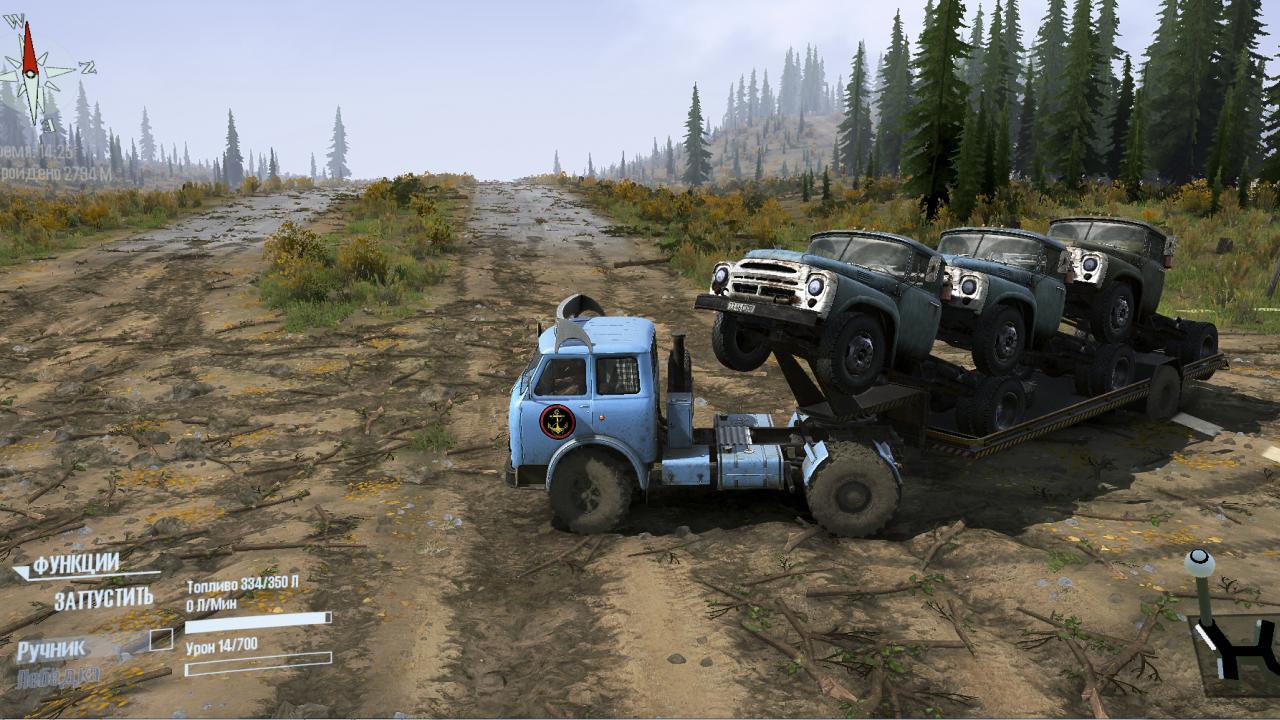Click ЗАПУСТИТЬ to start the engine
1280x720 pixels.
click(x=103, y=599)
